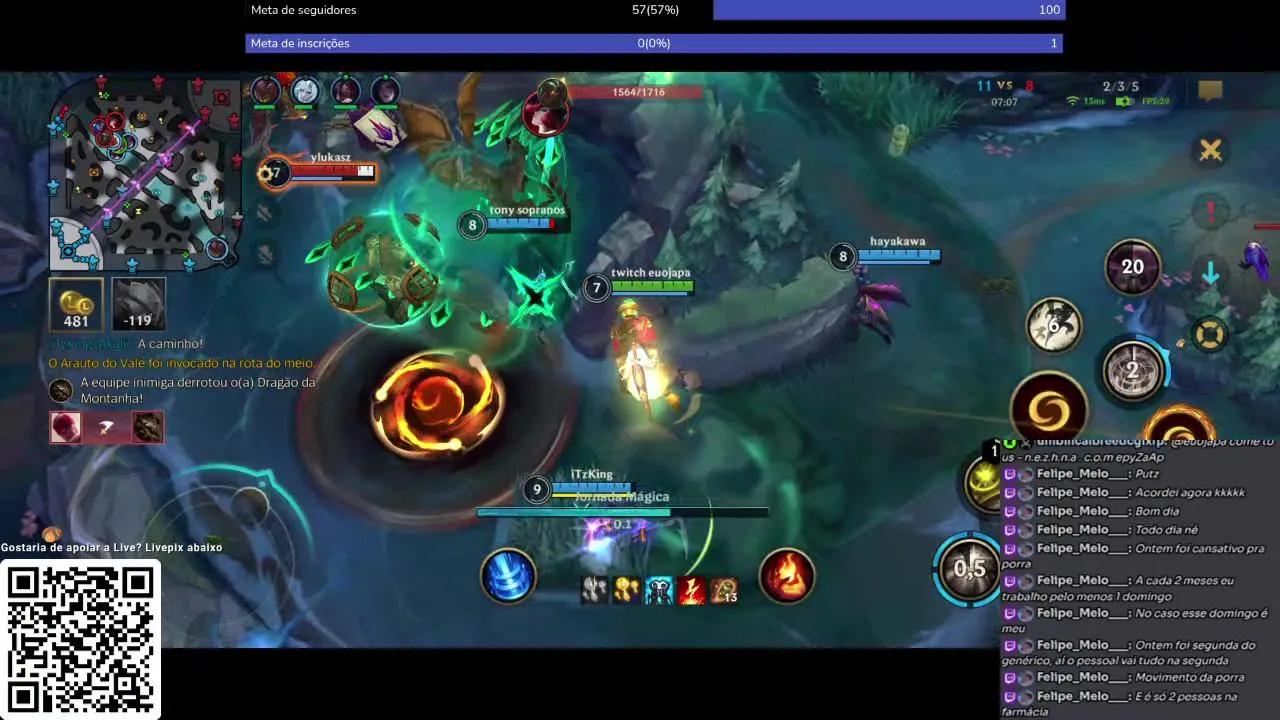Expand the kill-feed champion portraits
This screenshot has height=720, width=1280.
pos(106,427)
